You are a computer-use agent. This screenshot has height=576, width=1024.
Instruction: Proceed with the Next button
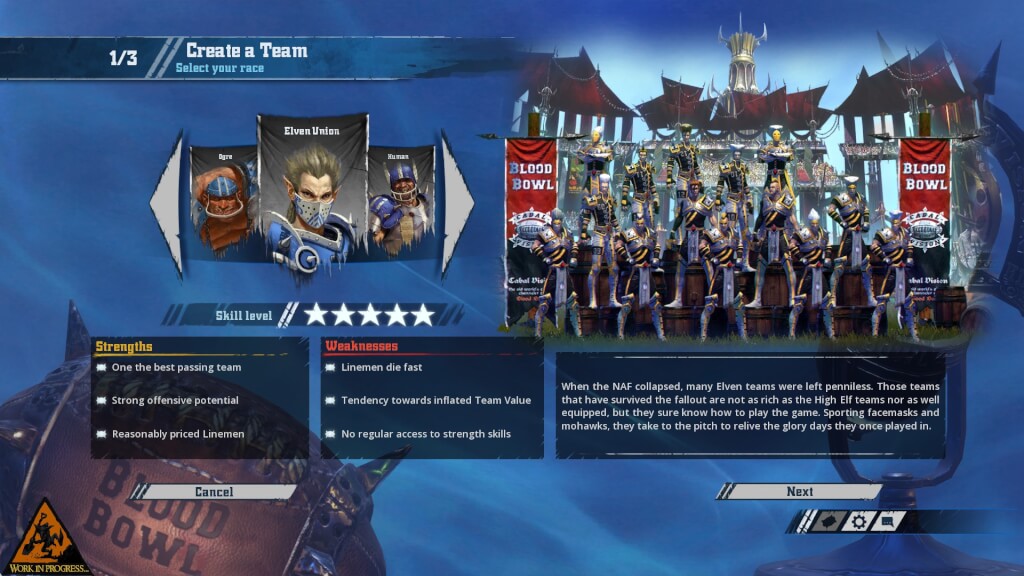(x=799, y=491)
